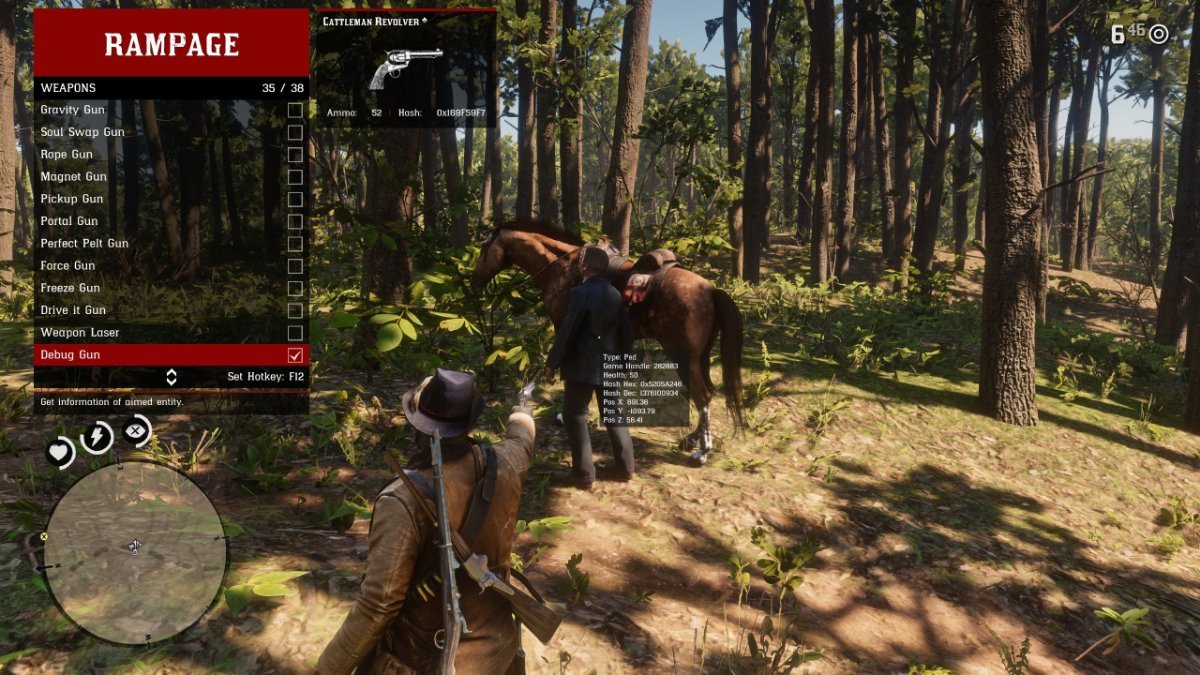Screen dimensions: 1200x675
Task: Select the Dead Eye core icon
Action: pyautogui.click(x=136, y=431)
